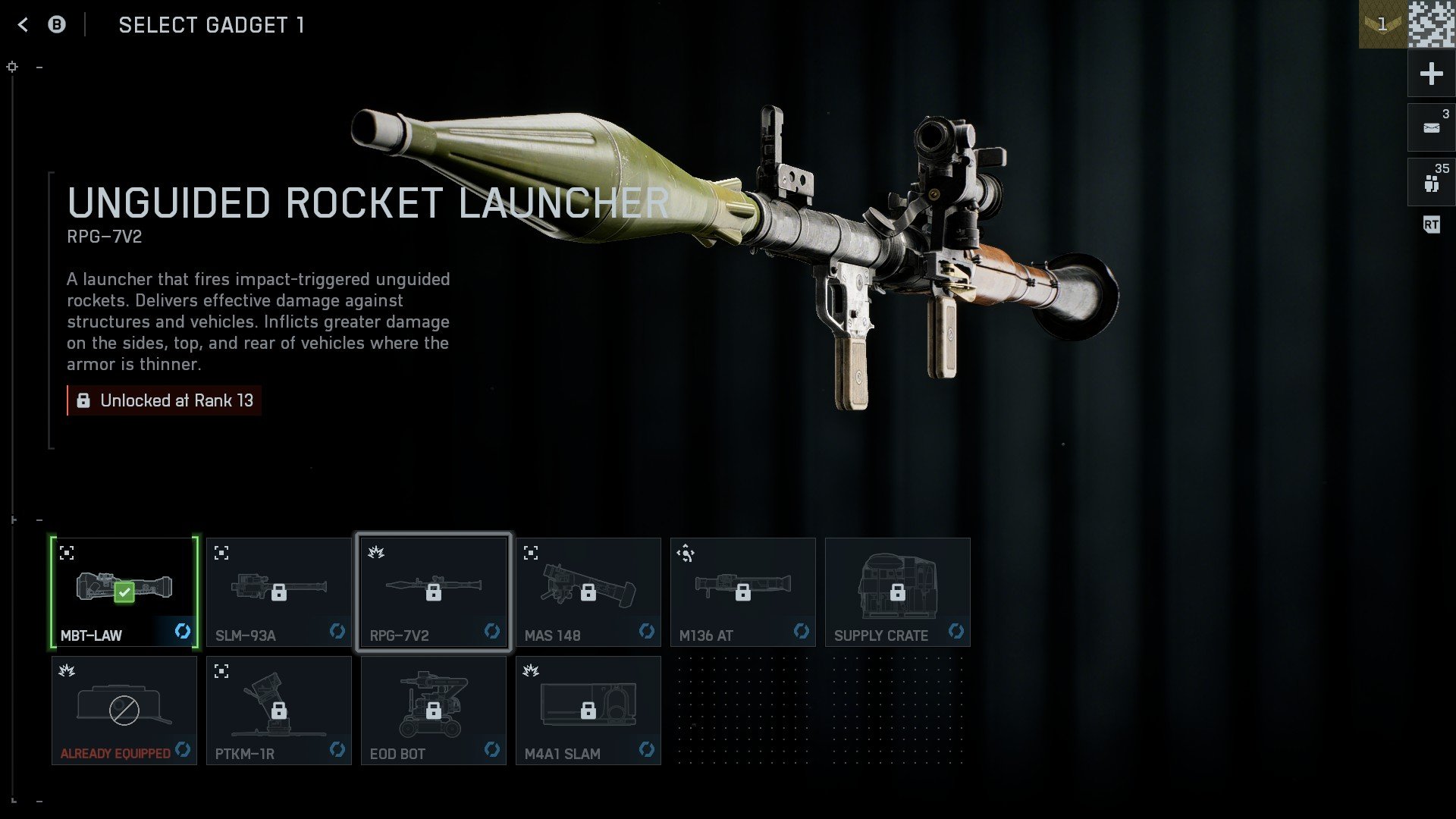The image size is (1456, 819).
Task: Click the crosshair icon on the MAS 148 tile
Action: click(531, 553)
